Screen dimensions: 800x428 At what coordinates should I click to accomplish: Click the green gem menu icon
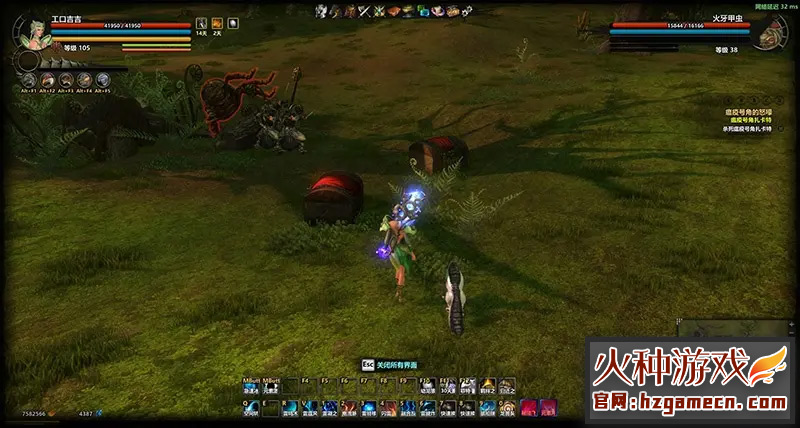tap(424, 11)
